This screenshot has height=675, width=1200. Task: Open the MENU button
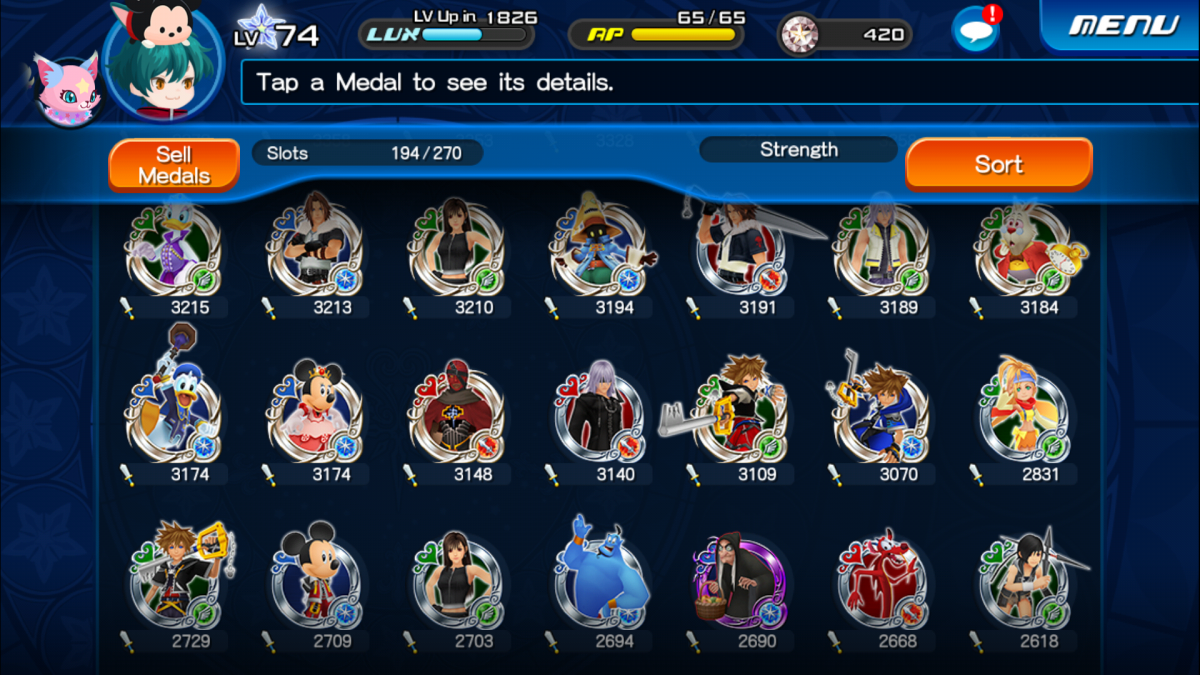[x=1120, y=25]
